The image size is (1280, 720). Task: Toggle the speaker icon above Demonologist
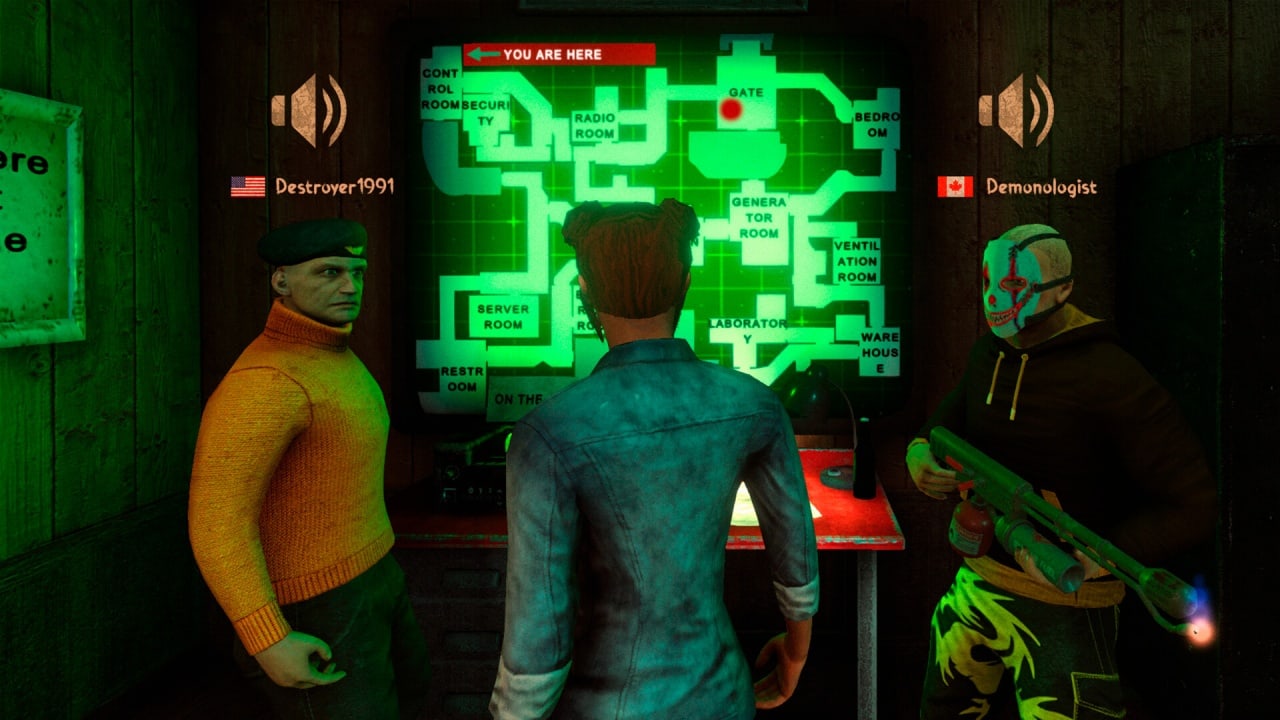tap(1016, 110)
